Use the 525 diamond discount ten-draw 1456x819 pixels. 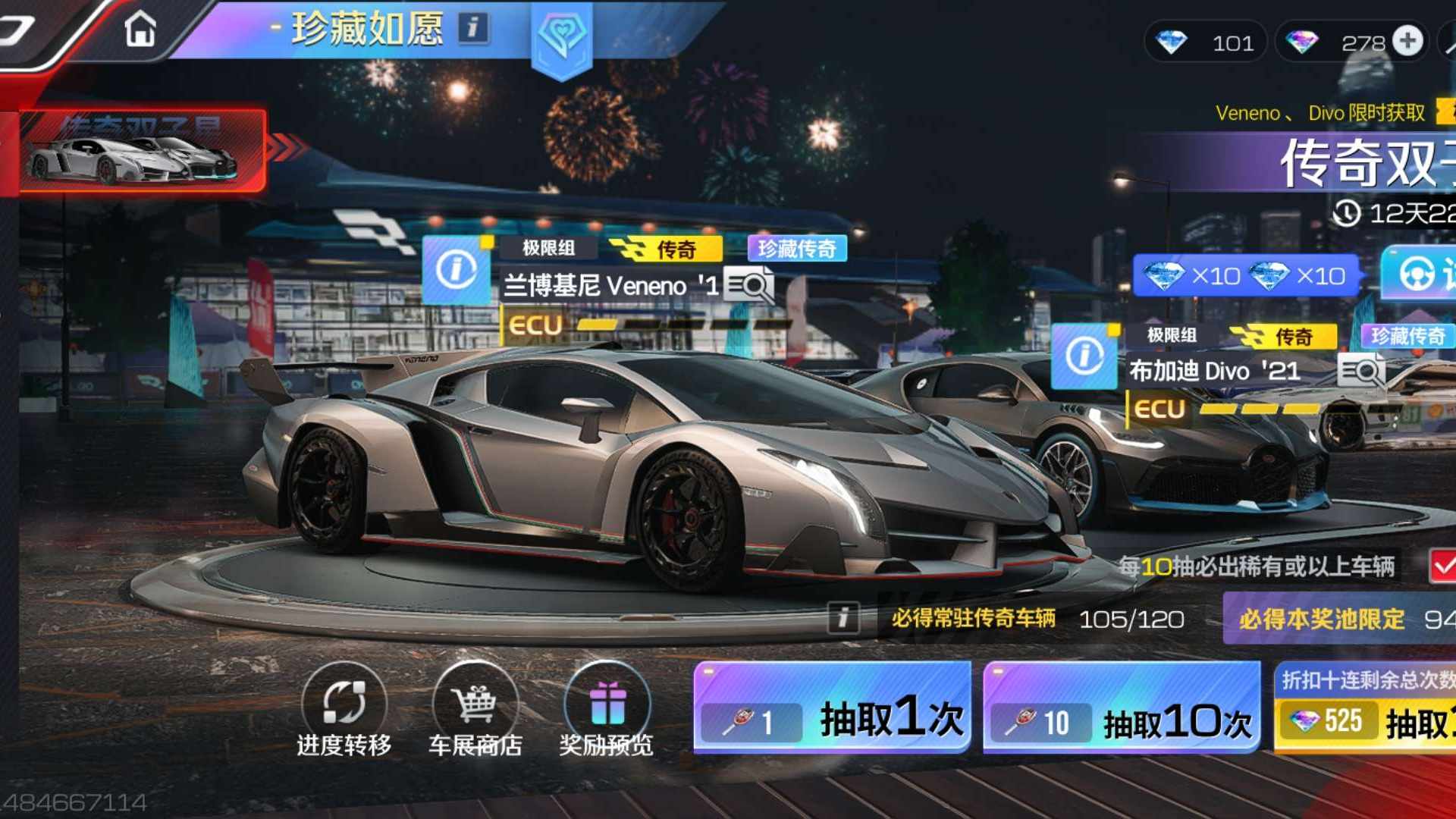[1365, 709]
